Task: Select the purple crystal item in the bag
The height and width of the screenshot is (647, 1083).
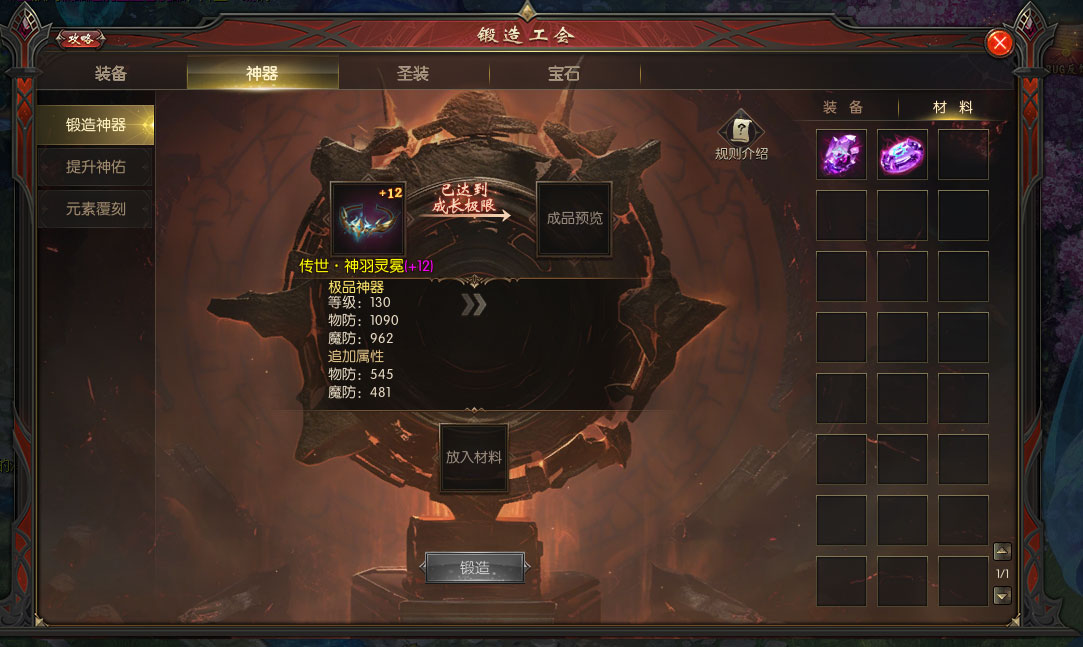Action: coord(841,155)
